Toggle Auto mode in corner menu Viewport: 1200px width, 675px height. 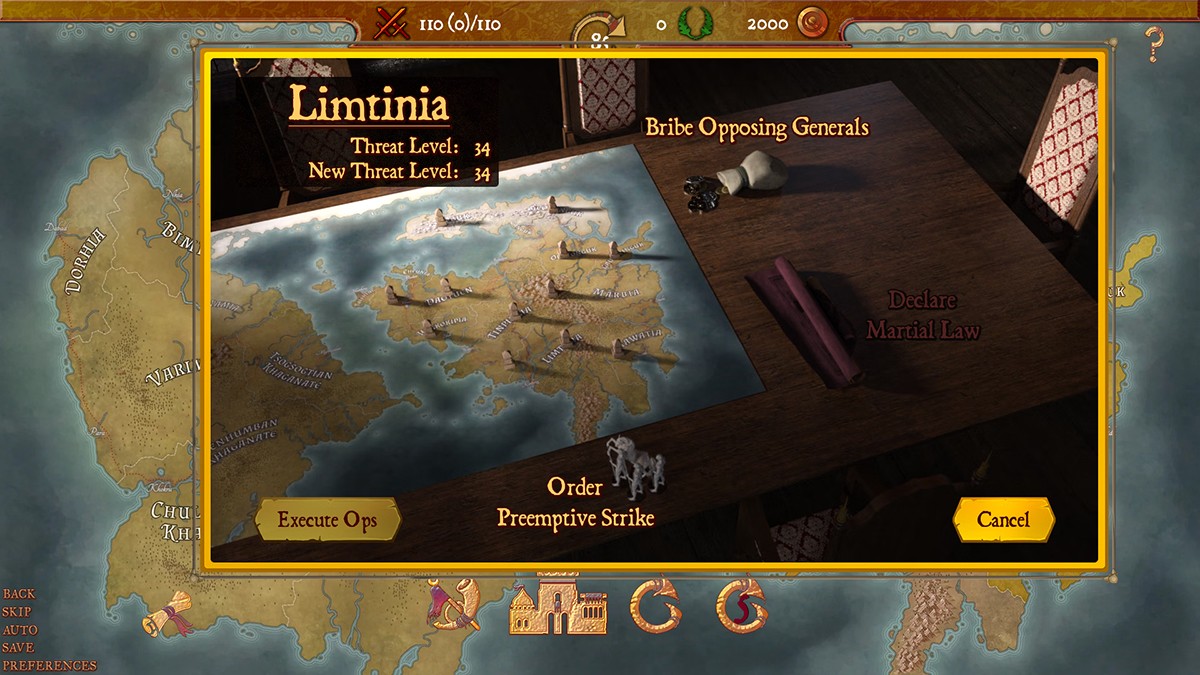pos(20,630)
